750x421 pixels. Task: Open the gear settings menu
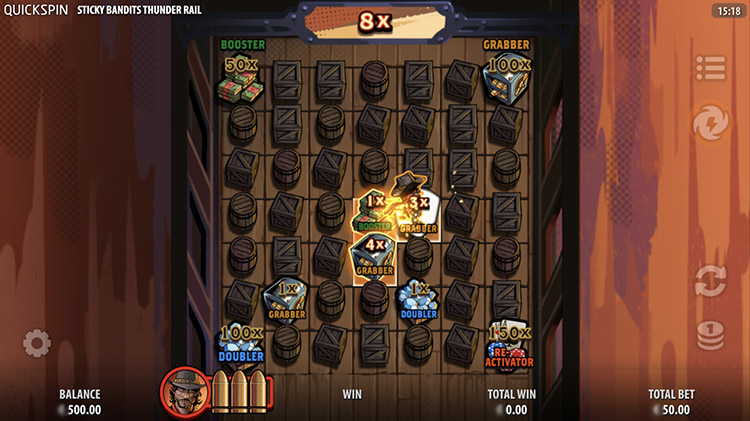[37, 344]
